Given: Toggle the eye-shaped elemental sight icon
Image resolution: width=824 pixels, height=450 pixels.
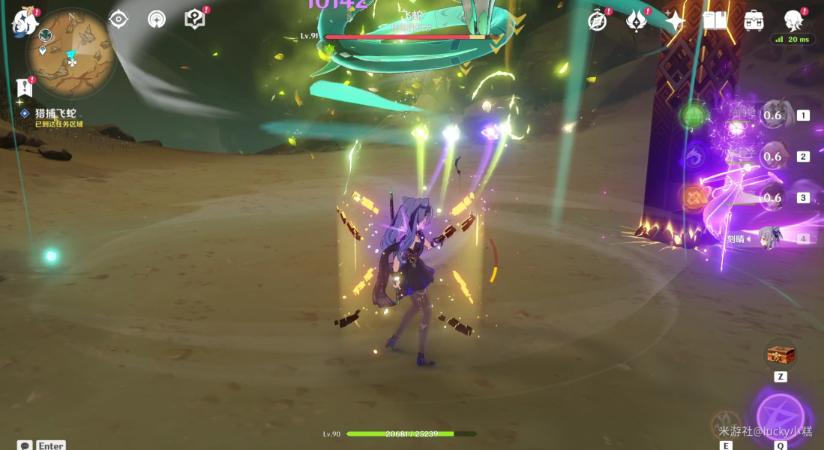Looking at the screenshot, I should pyautogui.click(x=118, y=19).
